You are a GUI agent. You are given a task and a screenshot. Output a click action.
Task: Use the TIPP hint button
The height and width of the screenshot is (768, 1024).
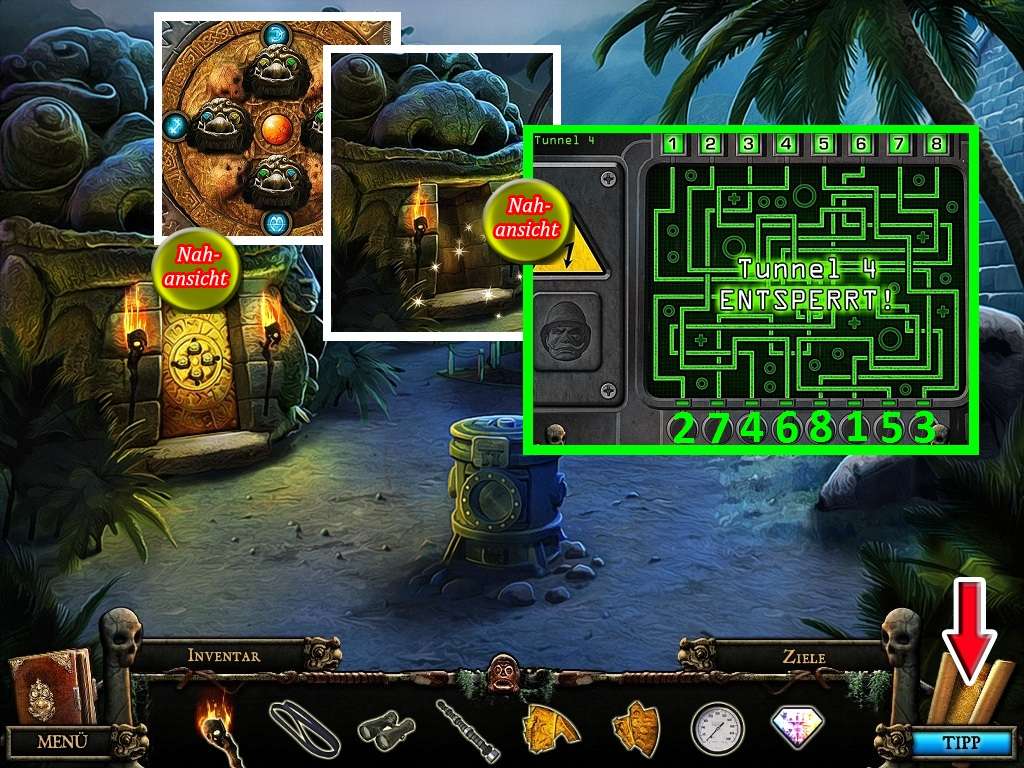coord(963,743)
